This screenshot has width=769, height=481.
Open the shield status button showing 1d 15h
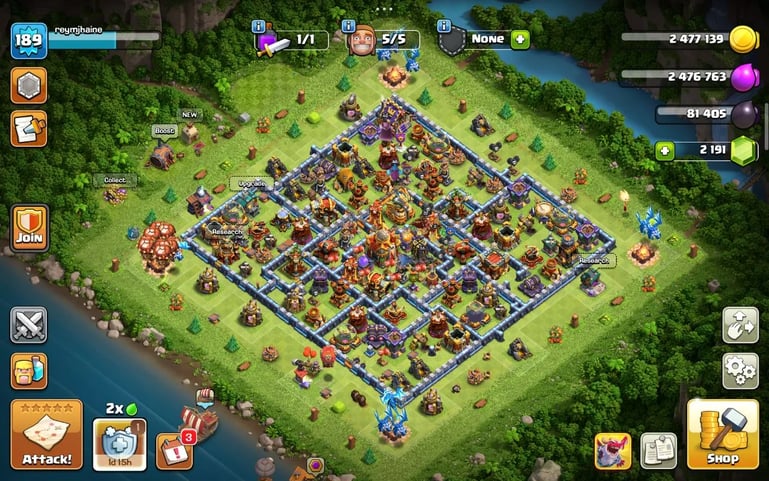click(x=119, y=443)
